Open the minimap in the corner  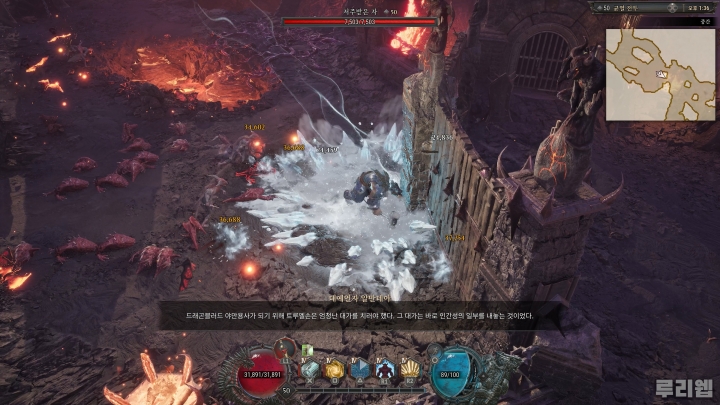coord(660,74)
